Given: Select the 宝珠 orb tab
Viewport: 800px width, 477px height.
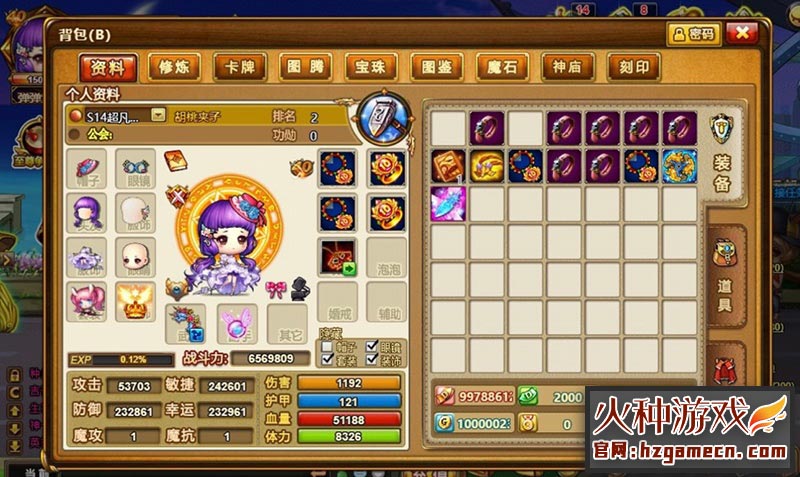Looking at the screenshot, I should [372, 67].
